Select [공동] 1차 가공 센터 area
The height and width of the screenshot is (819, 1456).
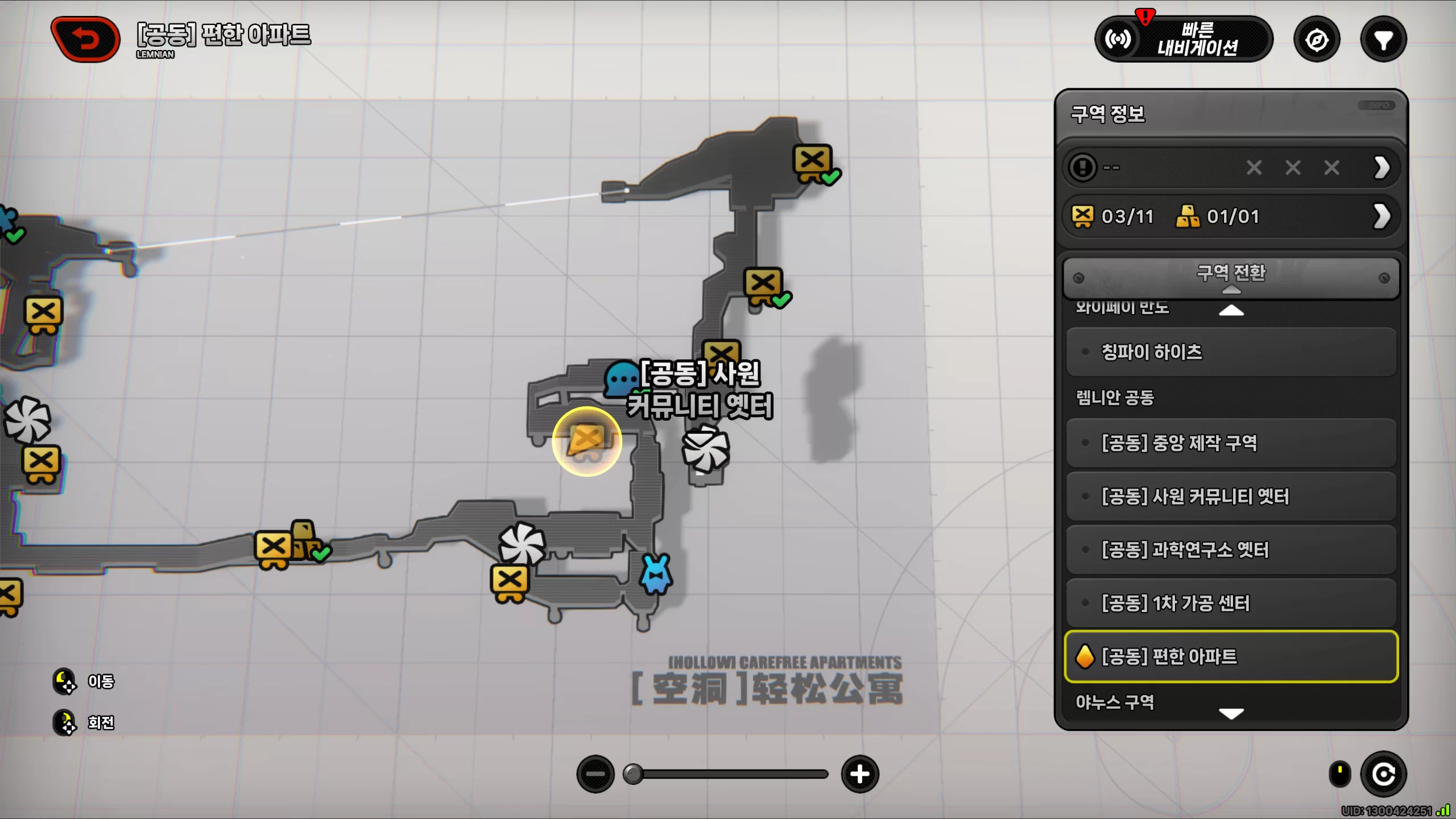(x=1230, y=603)
